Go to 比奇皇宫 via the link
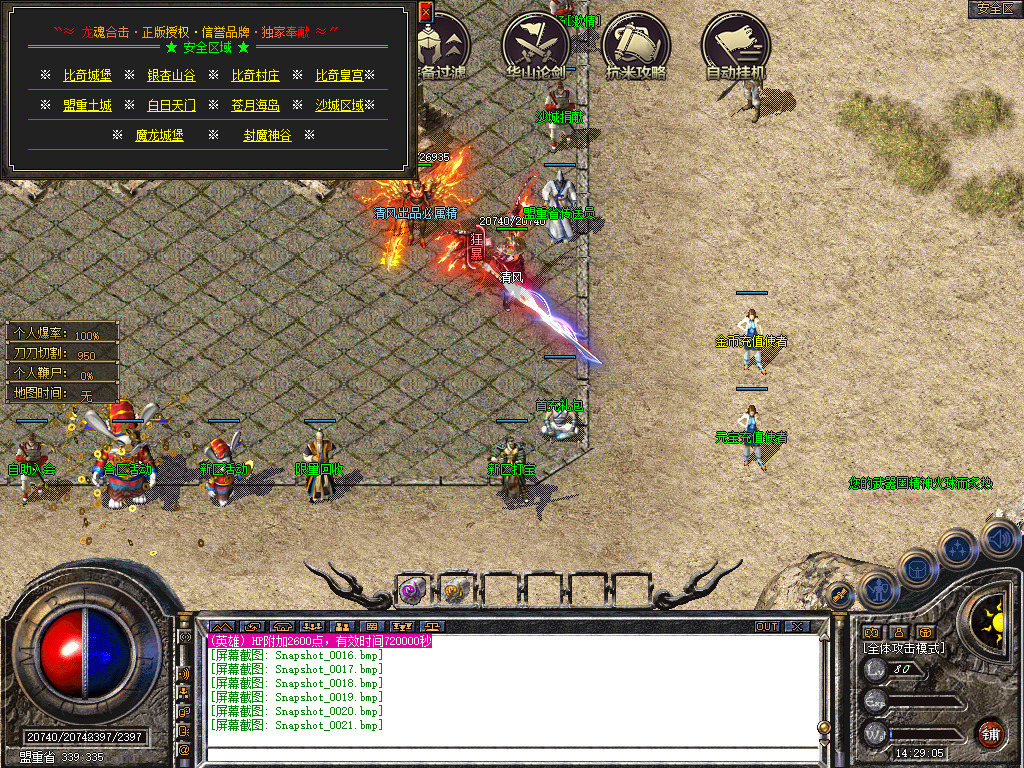 (x=339, y=75)
